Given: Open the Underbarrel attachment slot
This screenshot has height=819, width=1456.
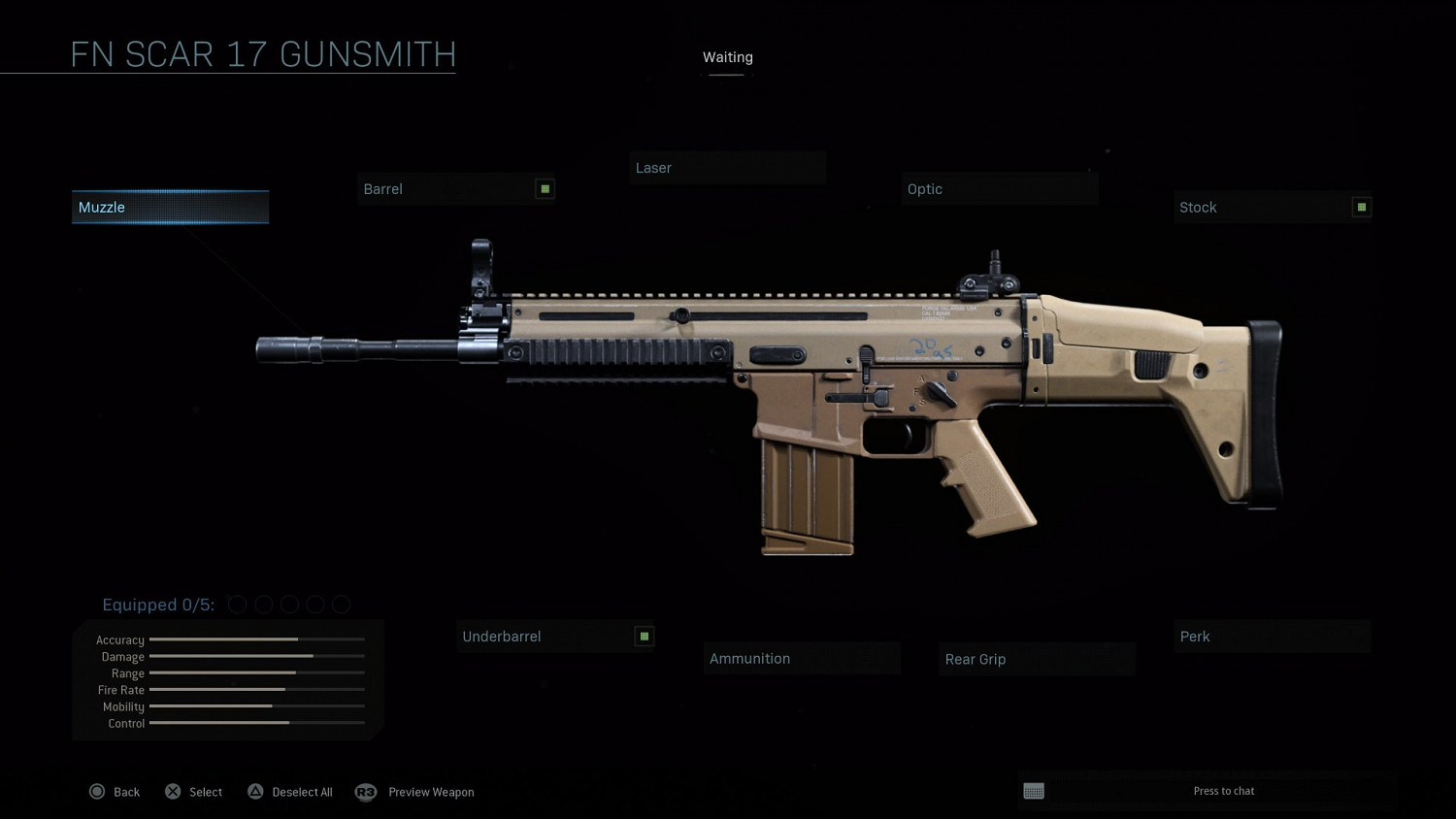Looking at the screenshot, I should pos(554,637).
